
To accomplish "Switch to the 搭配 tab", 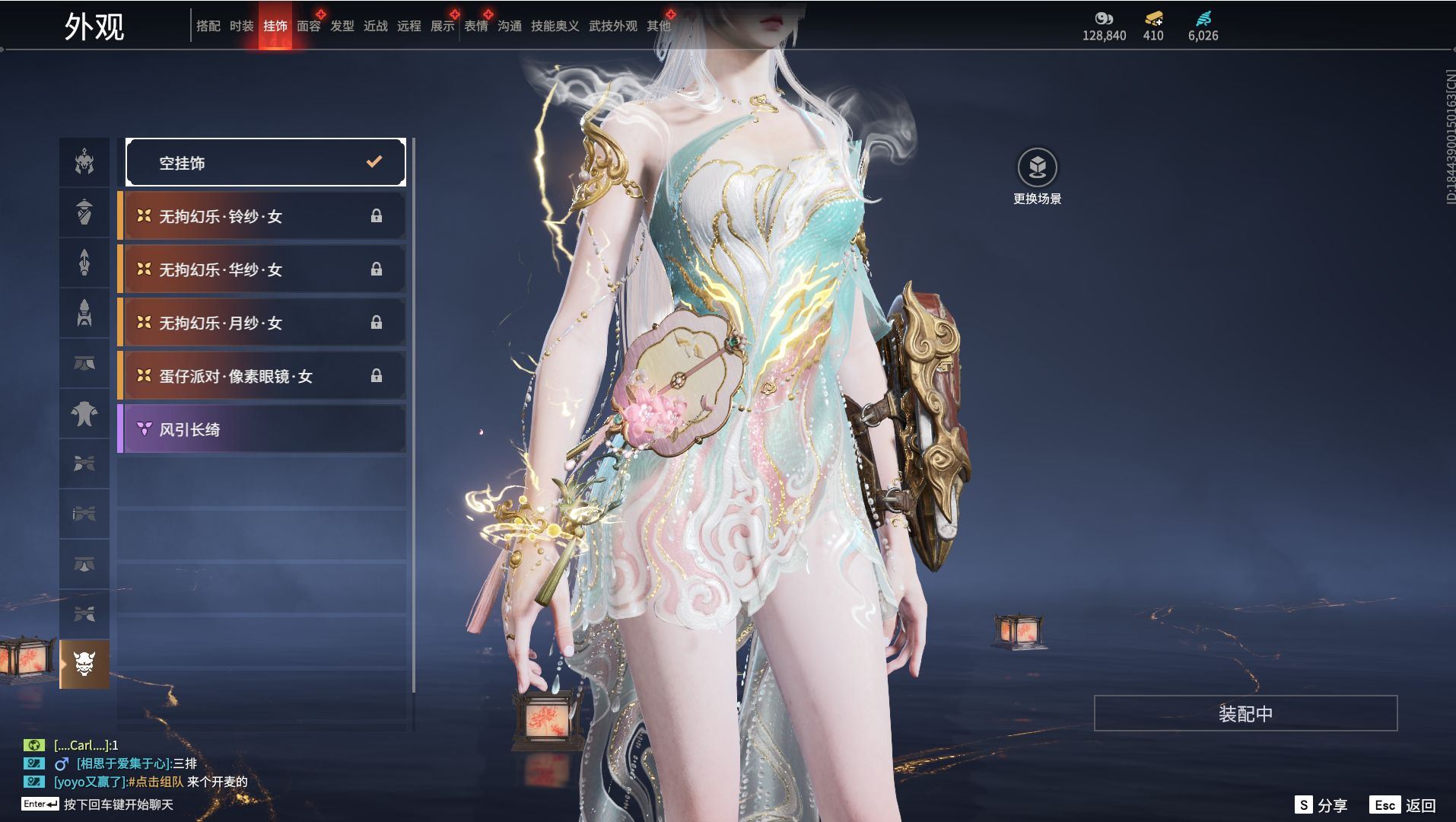I will click(x=208, y=26).
